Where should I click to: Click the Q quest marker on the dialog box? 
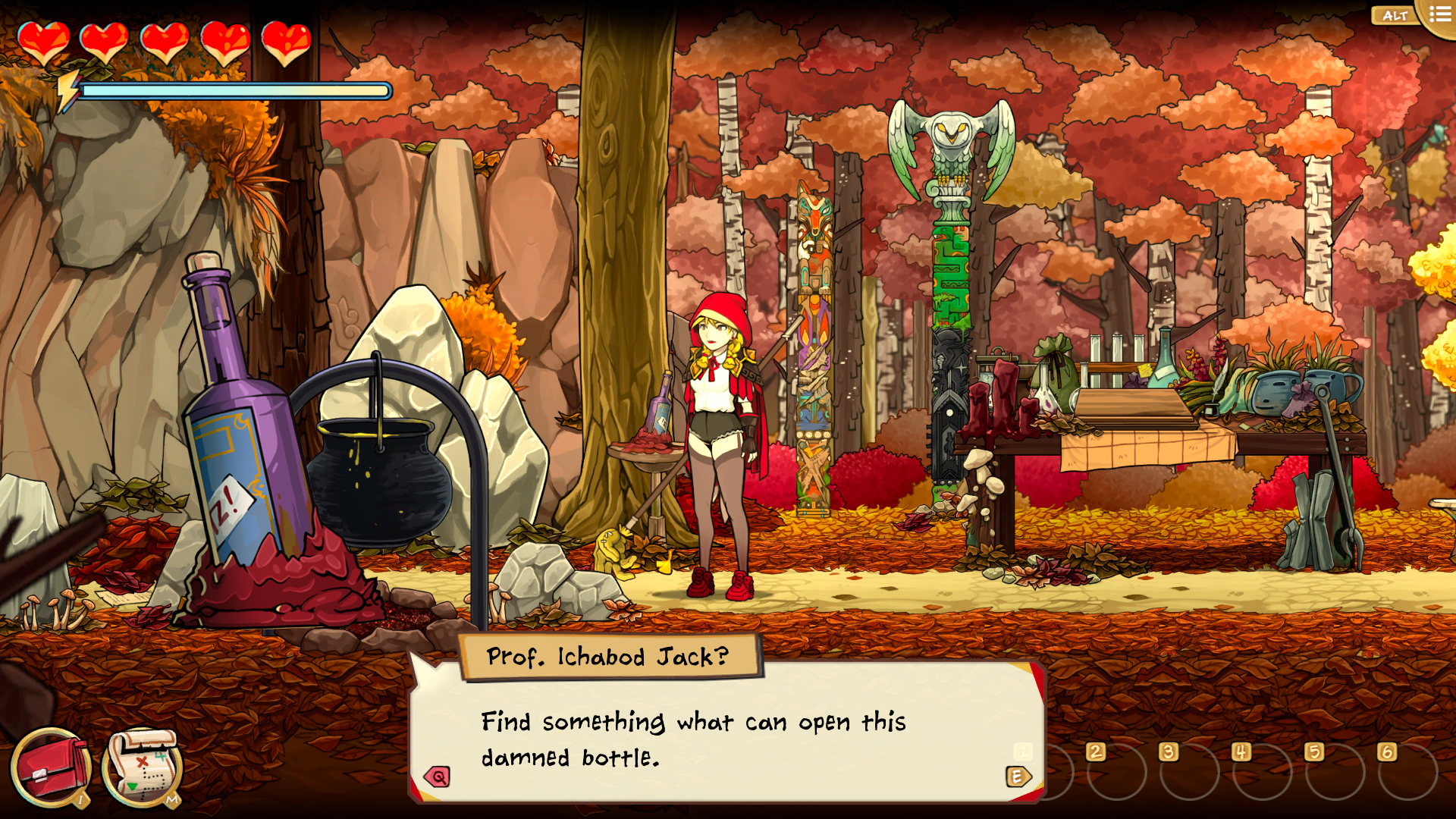pos(436,775)
